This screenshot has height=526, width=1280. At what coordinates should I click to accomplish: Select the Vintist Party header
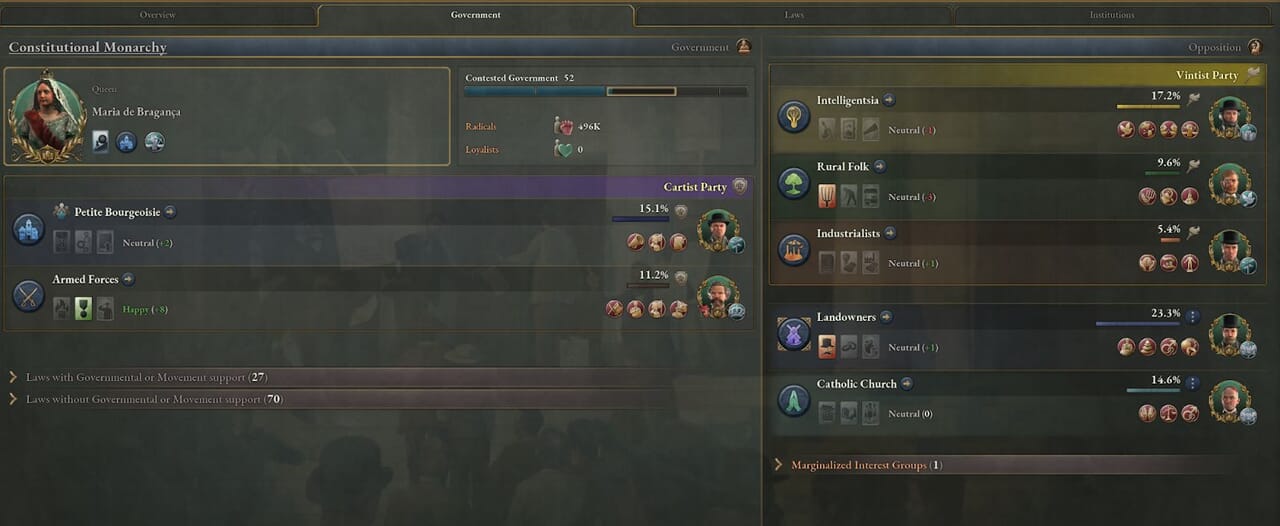pyautogui.click(x=1206, y=75)
